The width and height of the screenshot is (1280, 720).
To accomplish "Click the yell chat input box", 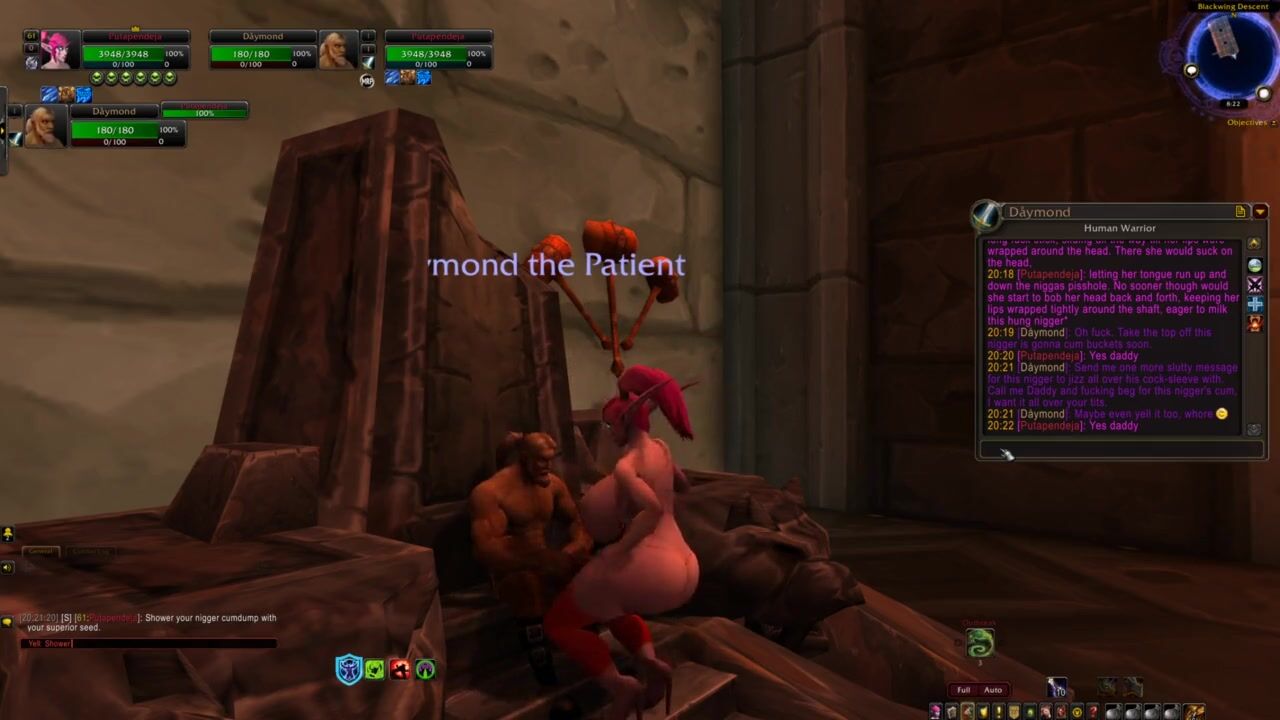I will [x=148, y=643].
